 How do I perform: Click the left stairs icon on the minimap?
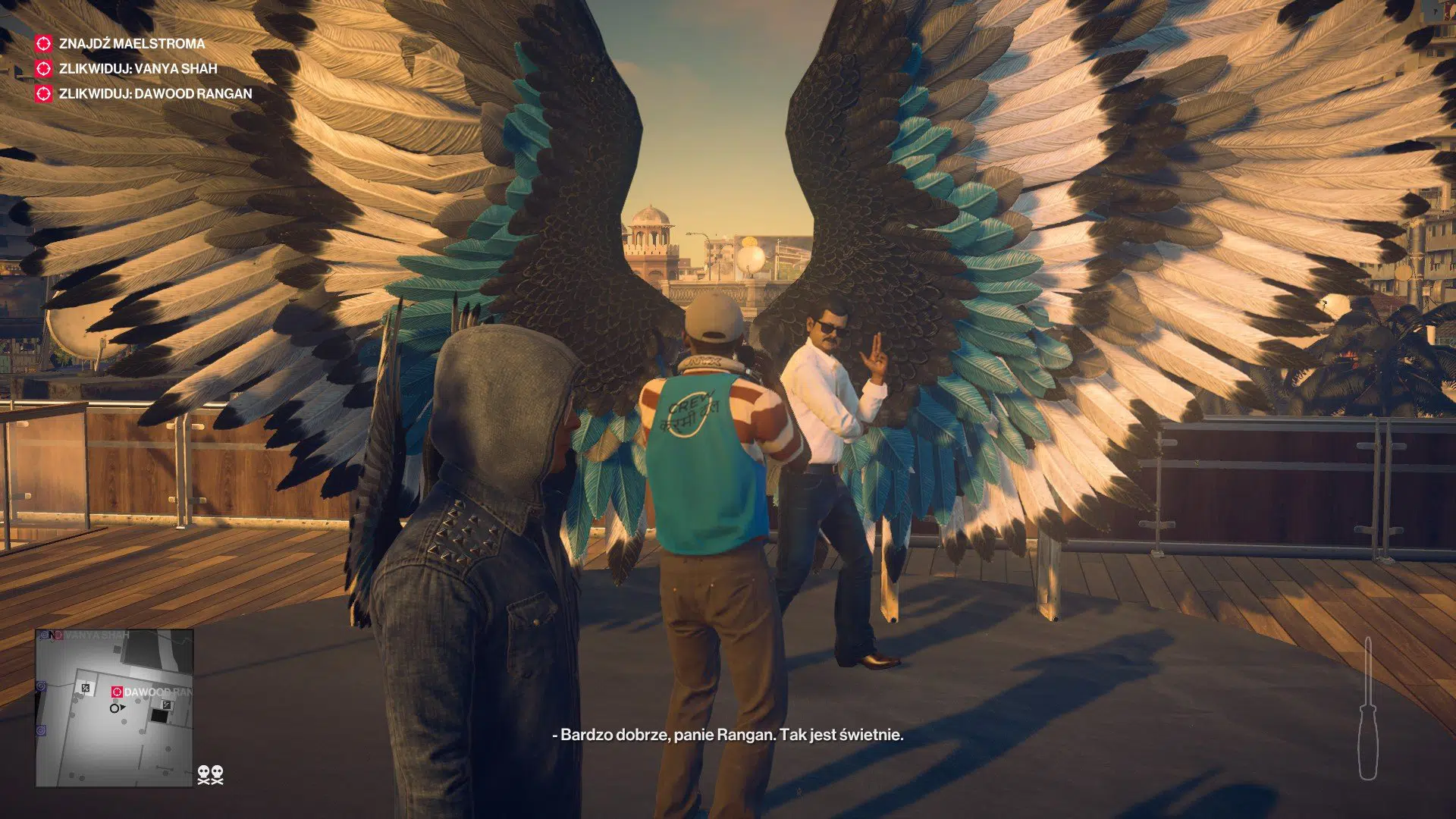[85, 686]
